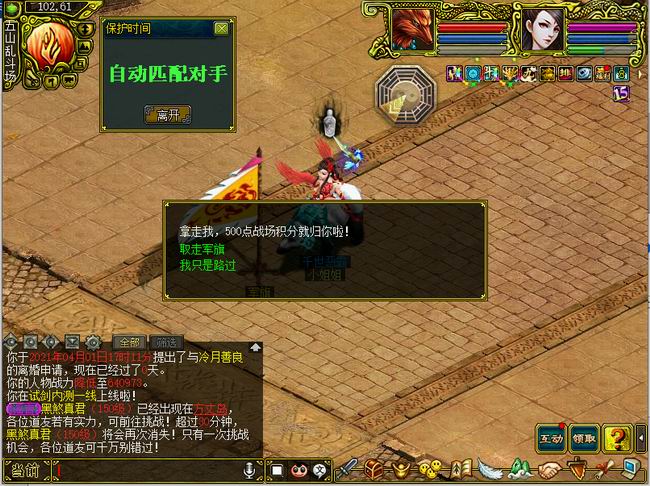The image size is (650, 486).
Task: Open the yellow question mark help
Action: tap(619, 437)
